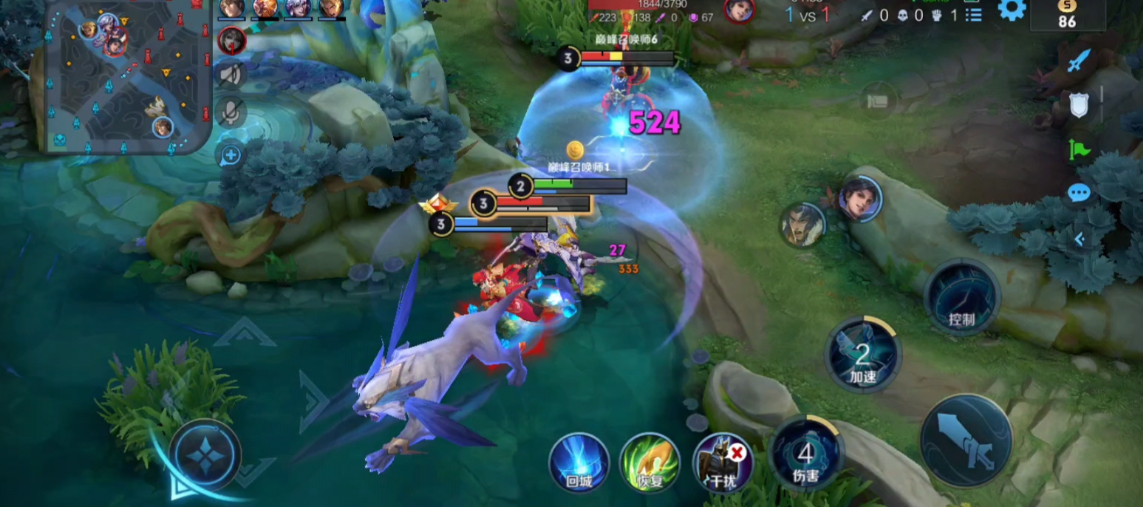Open the settings gear
The width and height of the screenshot is (1143, 507).
(x=1011, y=11)
